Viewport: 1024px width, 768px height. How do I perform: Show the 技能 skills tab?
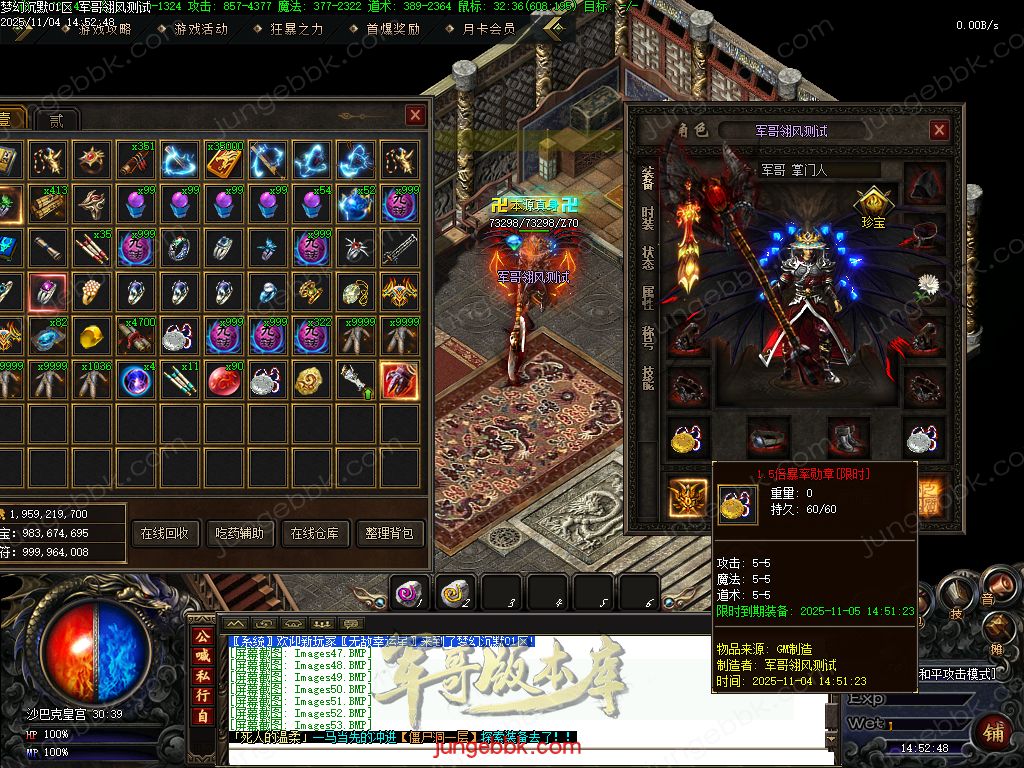tap(647, 376)
